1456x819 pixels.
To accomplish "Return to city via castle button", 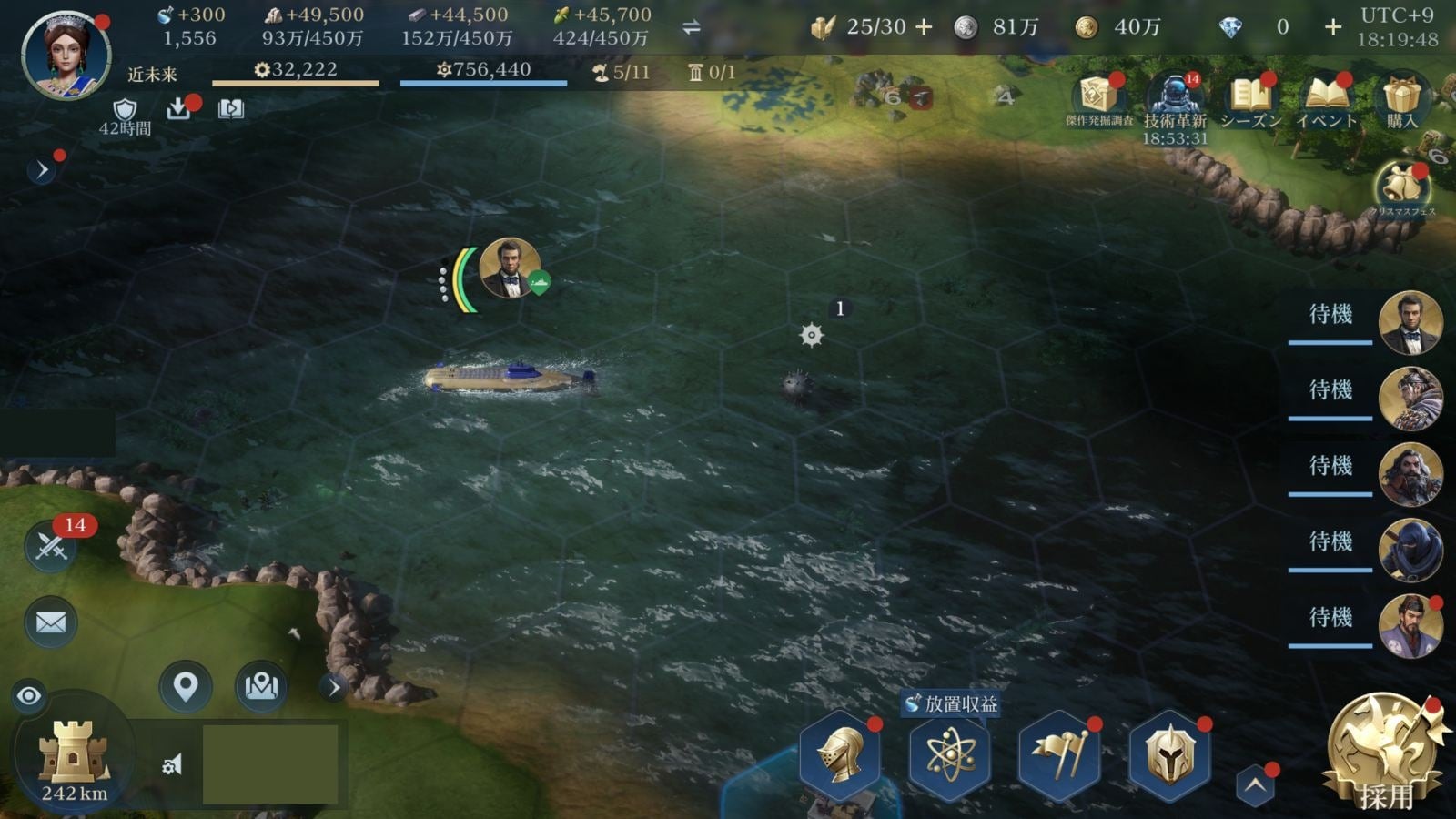I will pyautogui.click(x=74, y=755).
